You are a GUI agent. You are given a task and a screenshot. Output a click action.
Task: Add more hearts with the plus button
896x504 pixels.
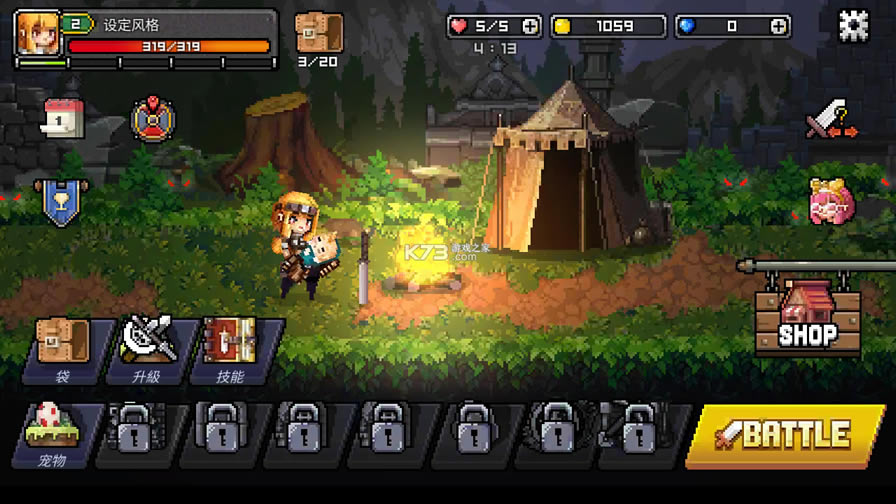[530, 27]
